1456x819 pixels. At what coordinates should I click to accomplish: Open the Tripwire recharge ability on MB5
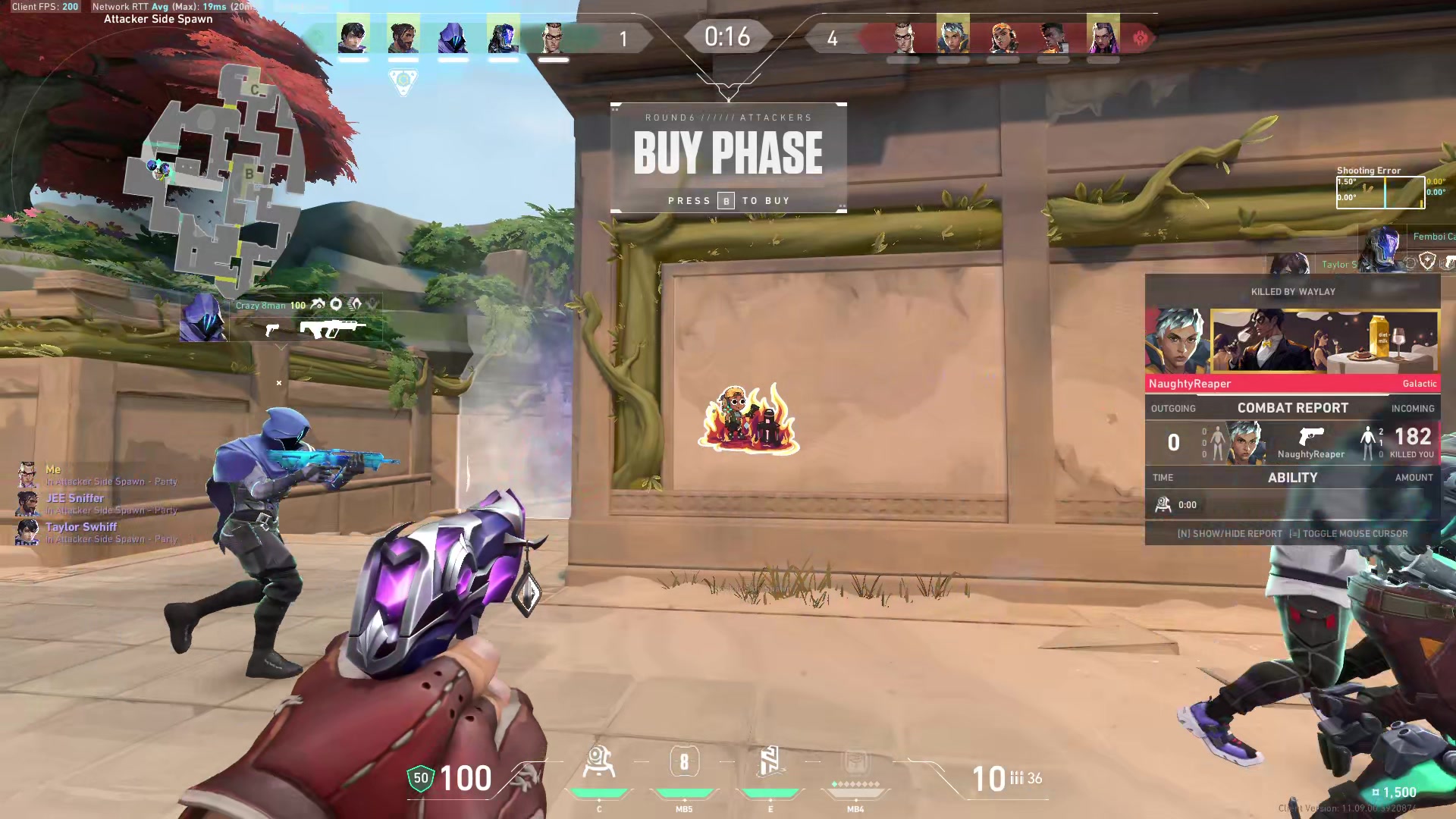[x=684, y=761]
